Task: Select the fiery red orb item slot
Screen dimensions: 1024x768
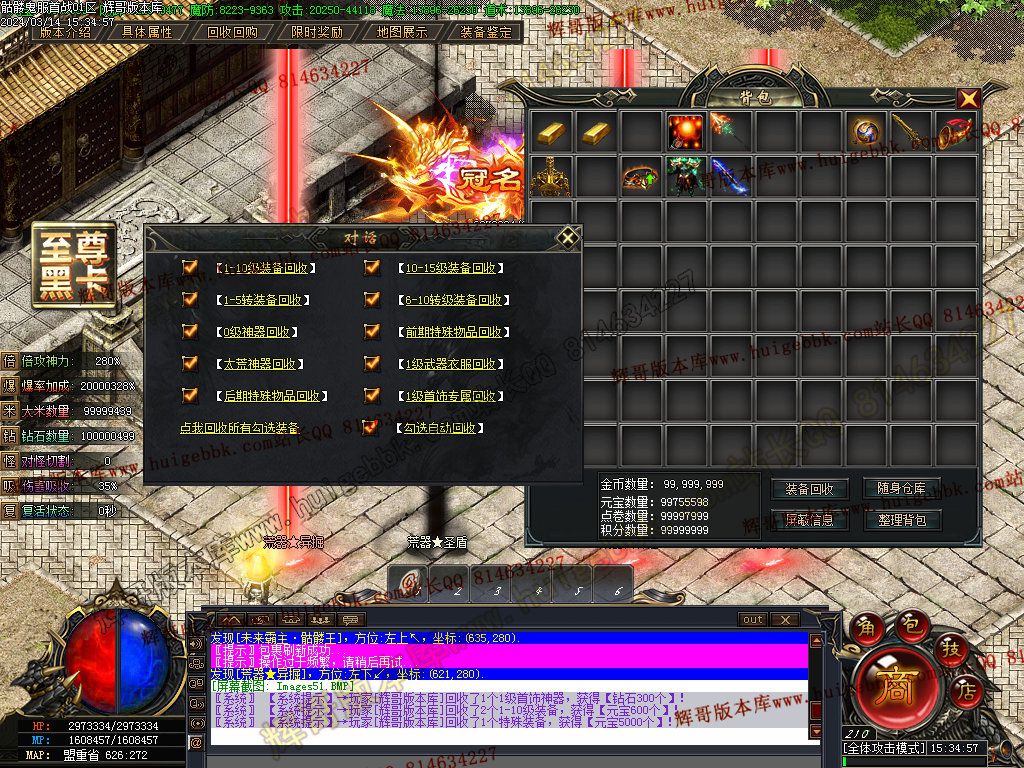Action: point(686,132)
